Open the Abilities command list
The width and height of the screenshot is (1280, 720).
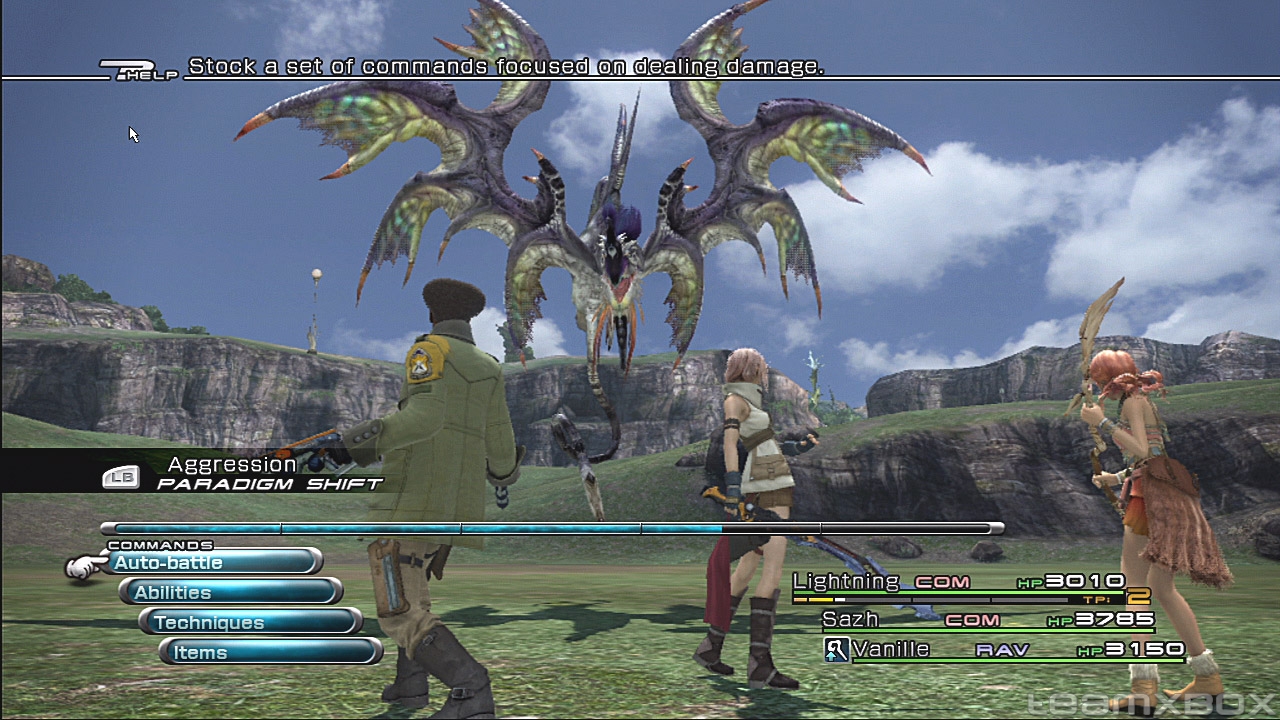[x=232, y=593]
